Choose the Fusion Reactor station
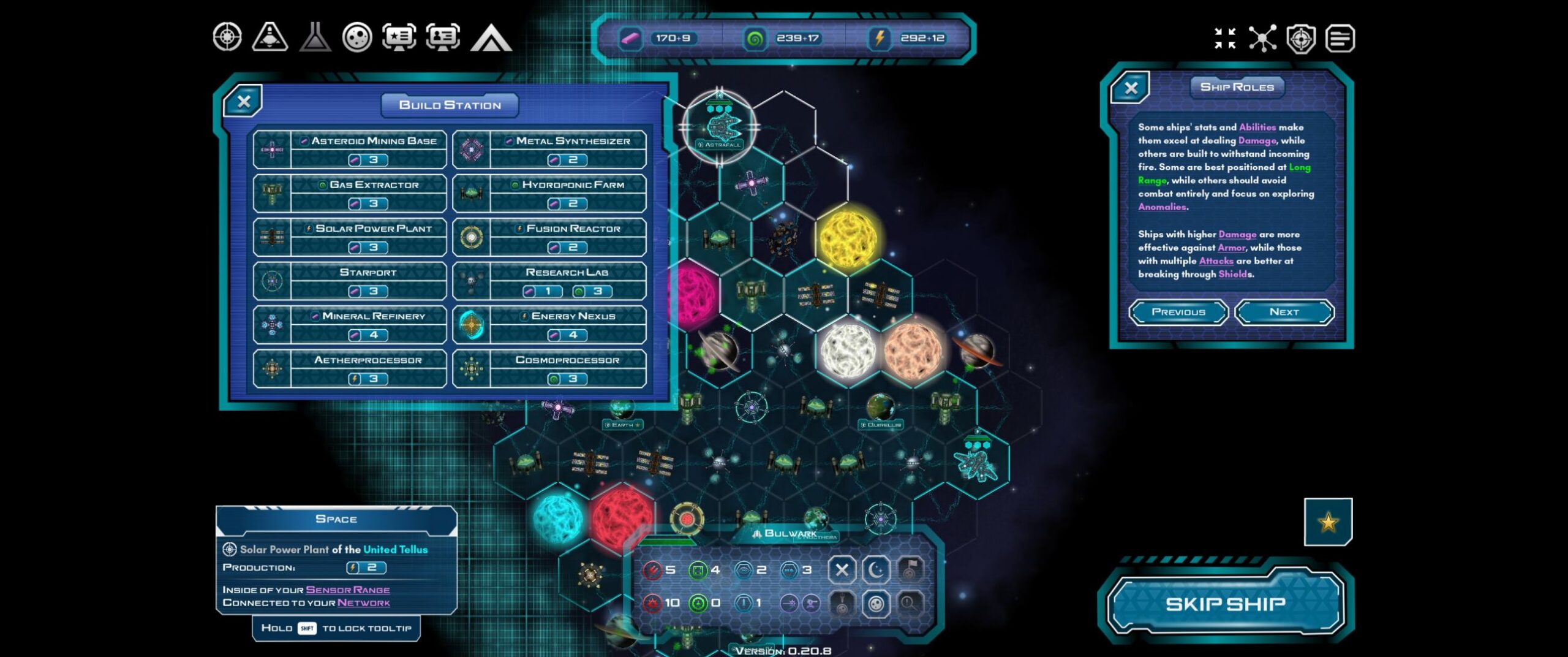 549,237
